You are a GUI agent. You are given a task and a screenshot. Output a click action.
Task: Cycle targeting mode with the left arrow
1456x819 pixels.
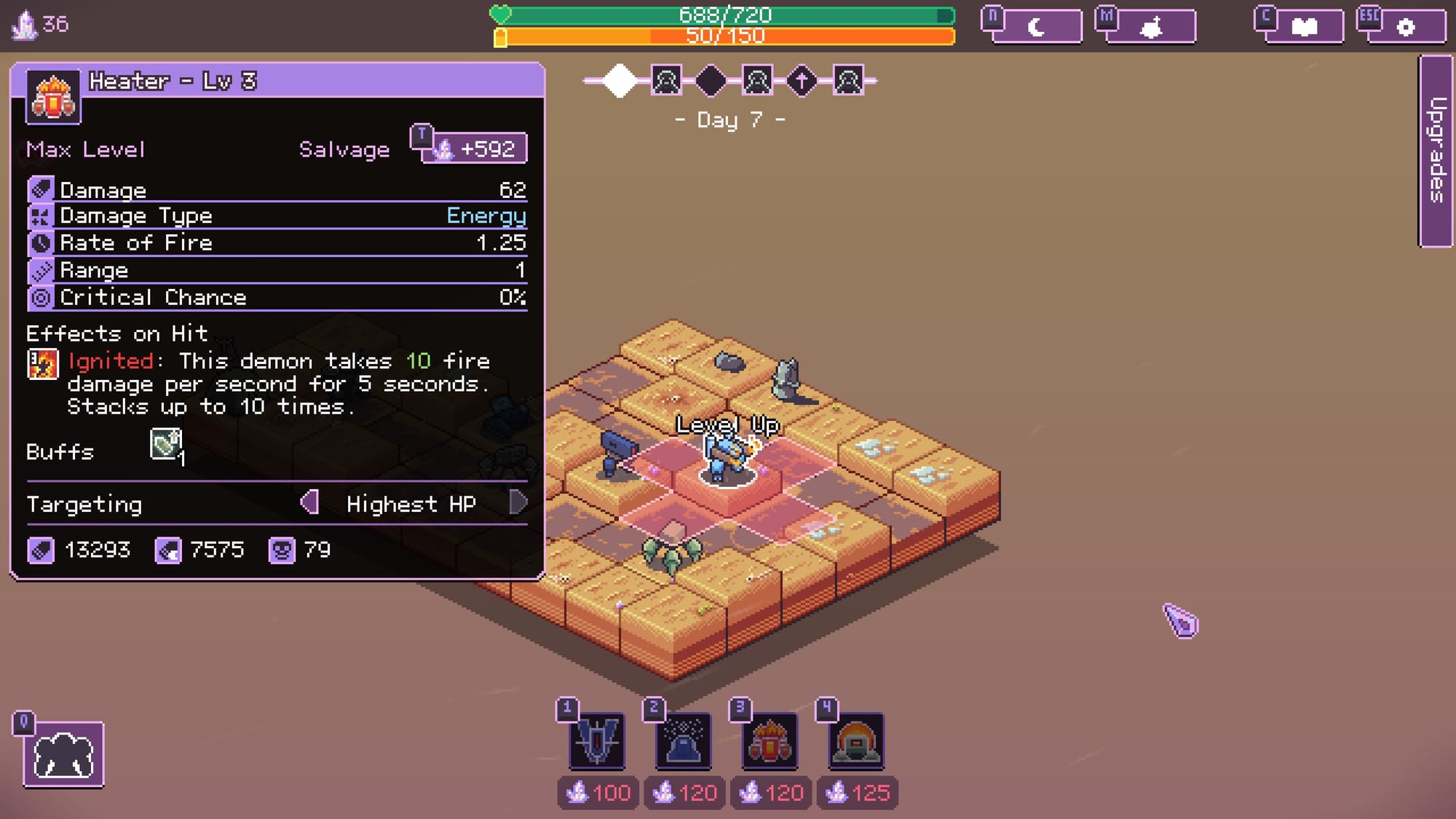(x=310, y=502)
